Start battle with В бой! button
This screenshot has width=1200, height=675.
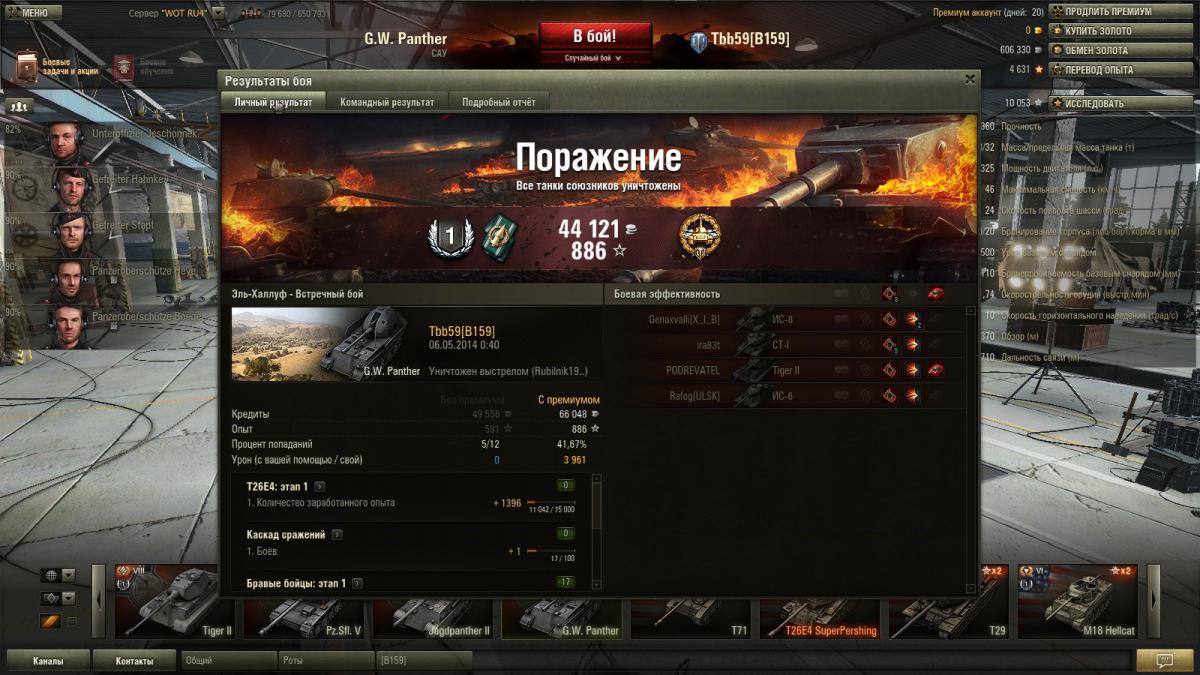[x=594, y=37]
